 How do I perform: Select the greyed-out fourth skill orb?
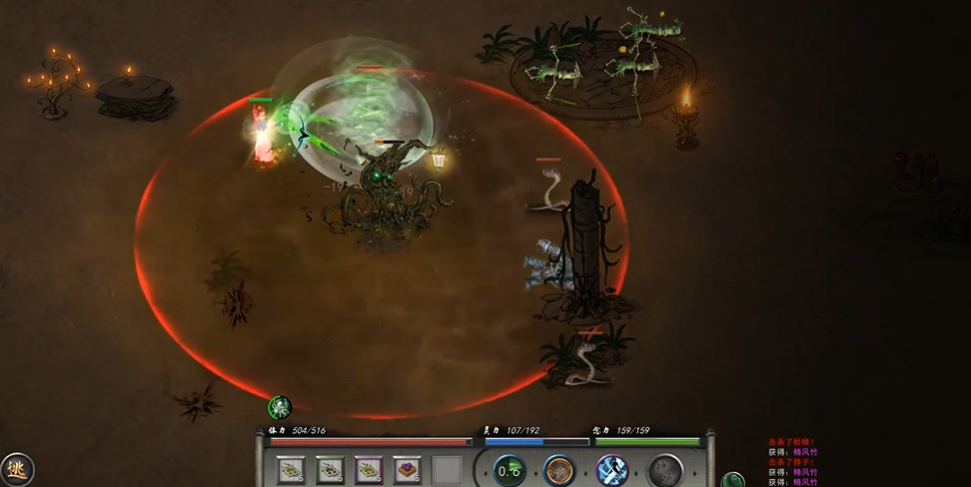click(x=664, y=470)
